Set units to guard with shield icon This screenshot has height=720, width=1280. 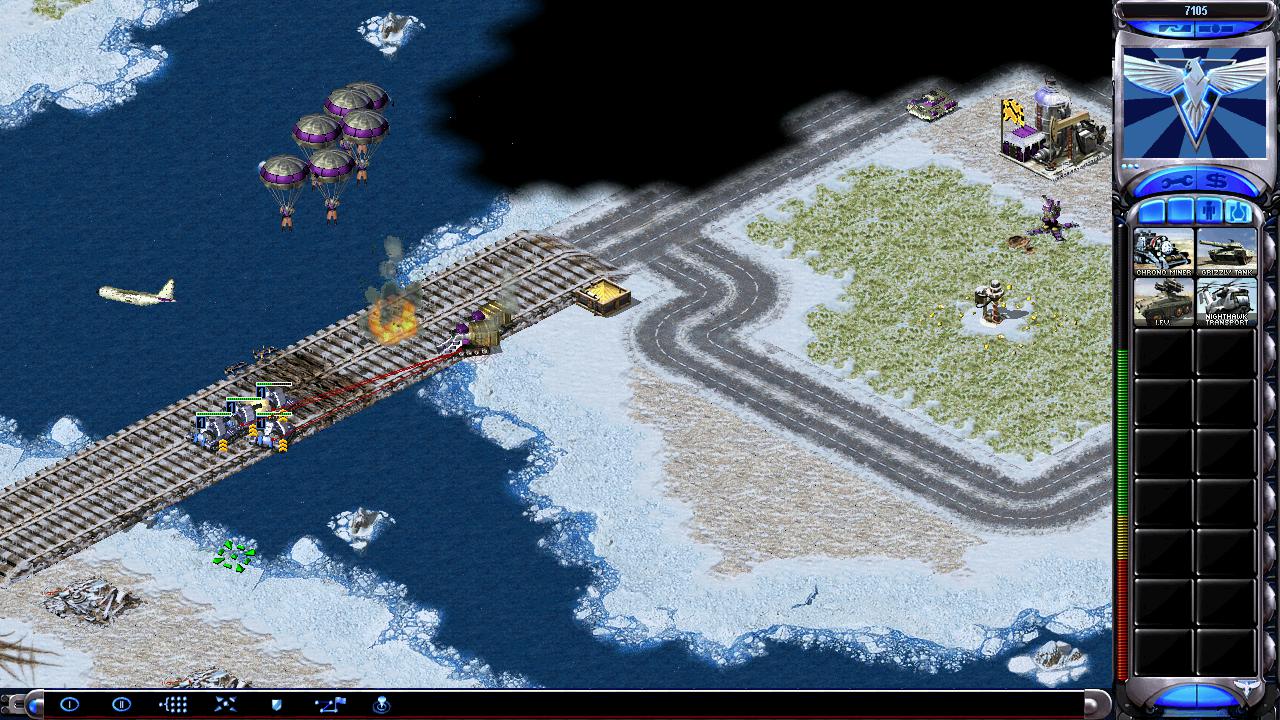[x=277, y=704]
